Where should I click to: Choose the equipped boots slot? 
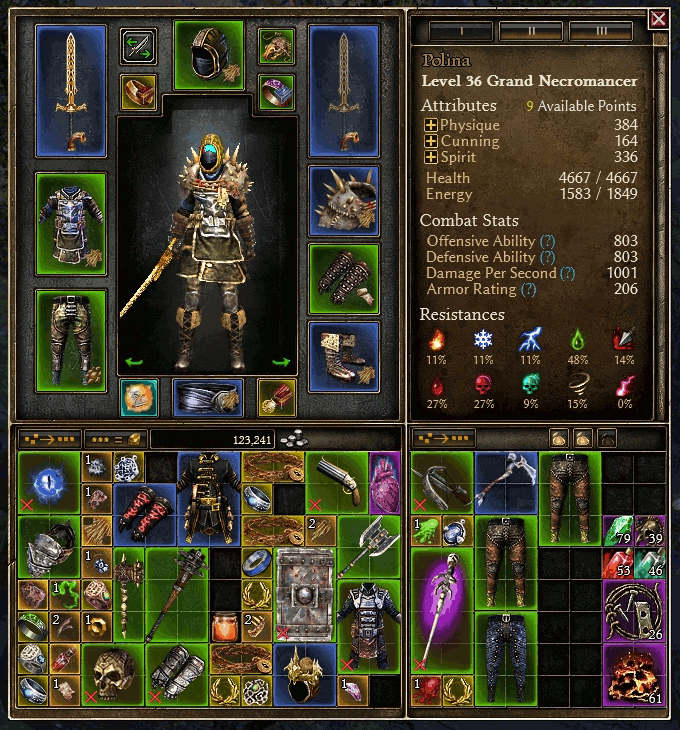click(x=344, y=356)
